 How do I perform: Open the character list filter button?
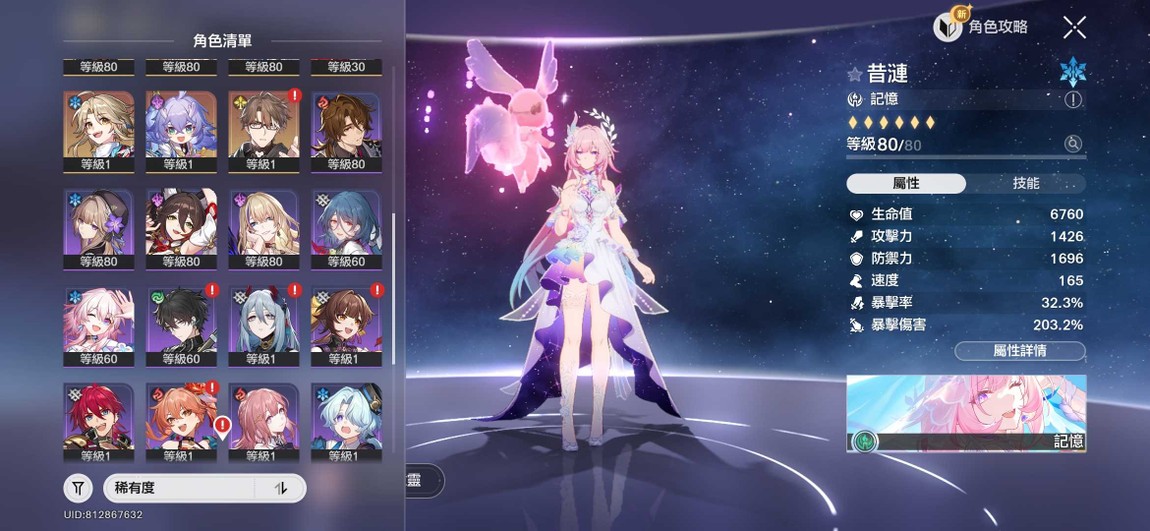pos(78,488)
